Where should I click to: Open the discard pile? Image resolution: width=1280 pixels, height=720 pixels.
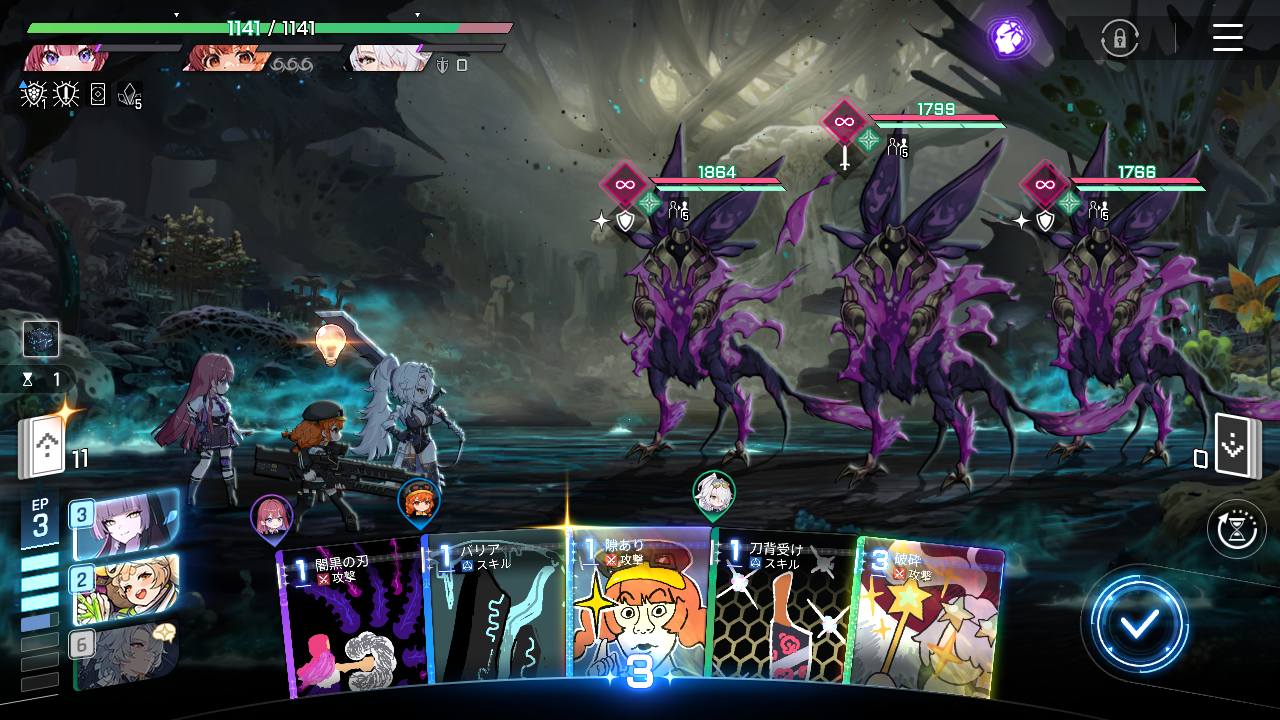pyautogui.click(x=1237, y=447)
